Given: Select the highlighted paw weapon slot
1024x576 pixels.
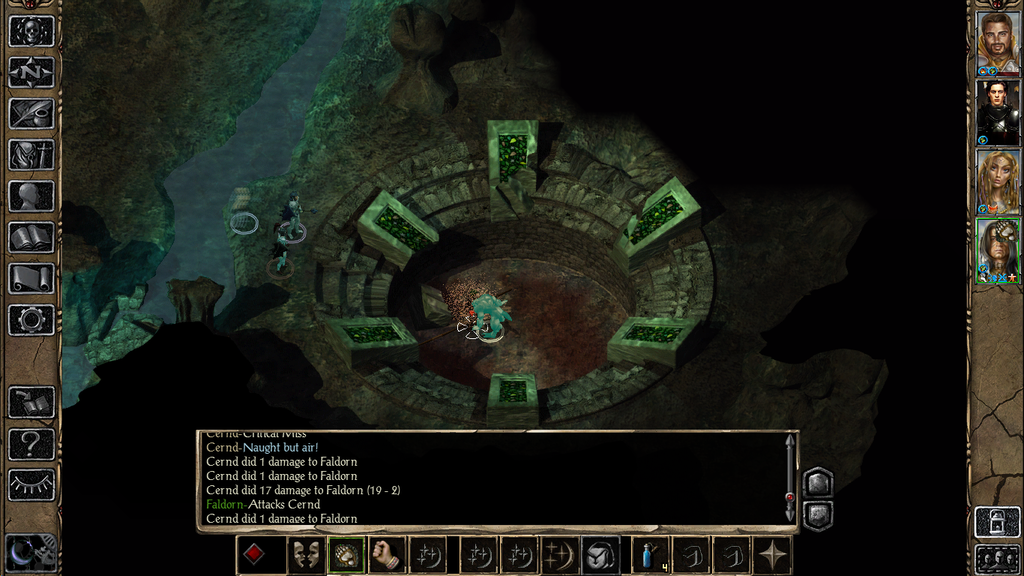Looking at the screenshot, I should [345, 555].
